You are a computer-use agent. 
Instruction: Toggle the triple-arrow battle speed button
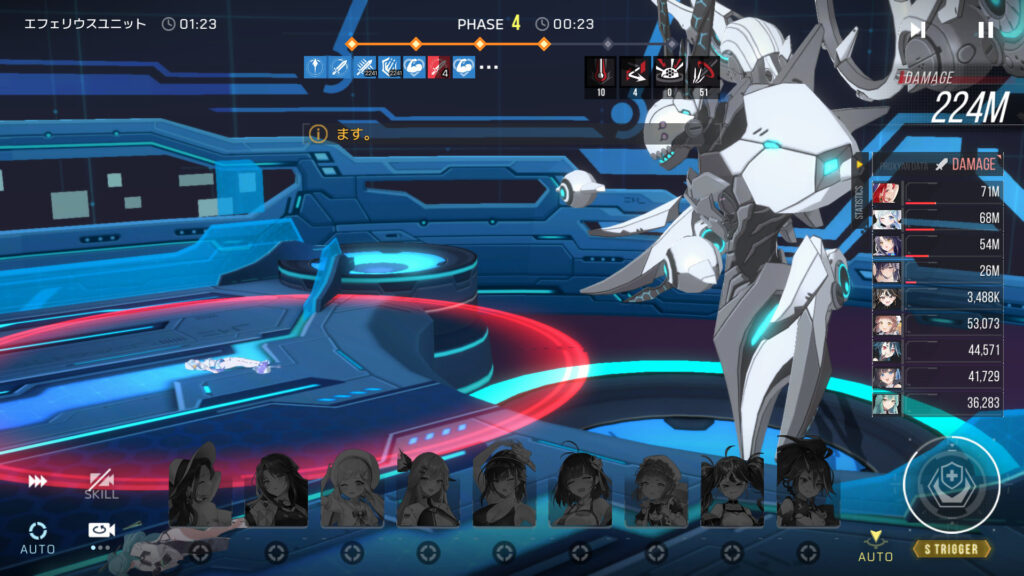tap(38, 481)
